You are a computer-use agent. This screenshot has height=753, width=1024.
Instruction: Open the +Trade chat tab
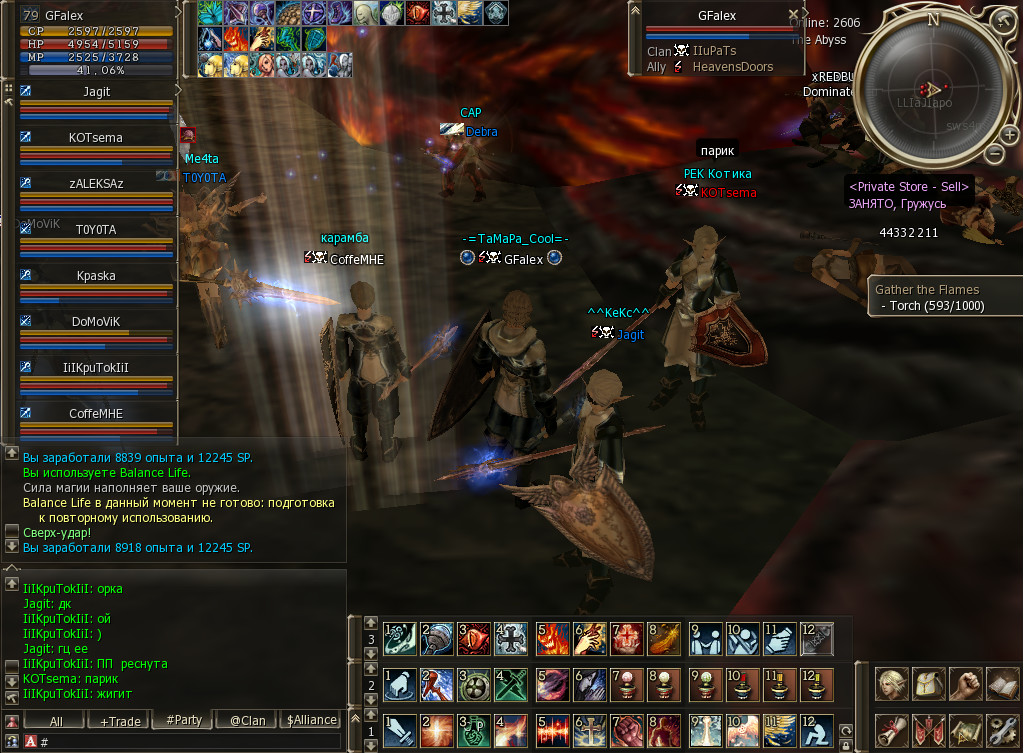tap(118, 720)
